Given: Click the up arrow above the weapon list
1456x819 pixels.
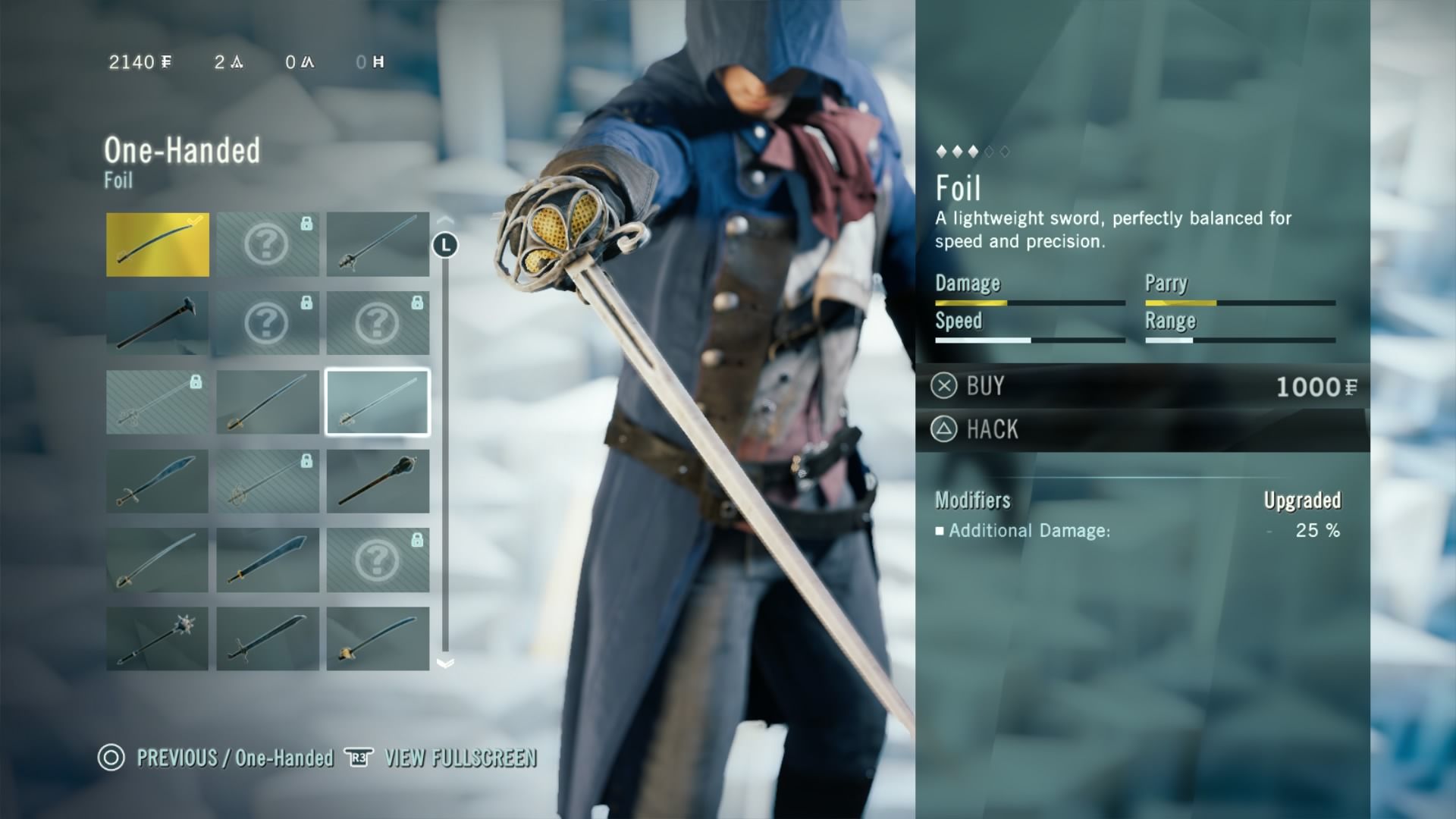Looking at the screenshot, I should point(445,220).
